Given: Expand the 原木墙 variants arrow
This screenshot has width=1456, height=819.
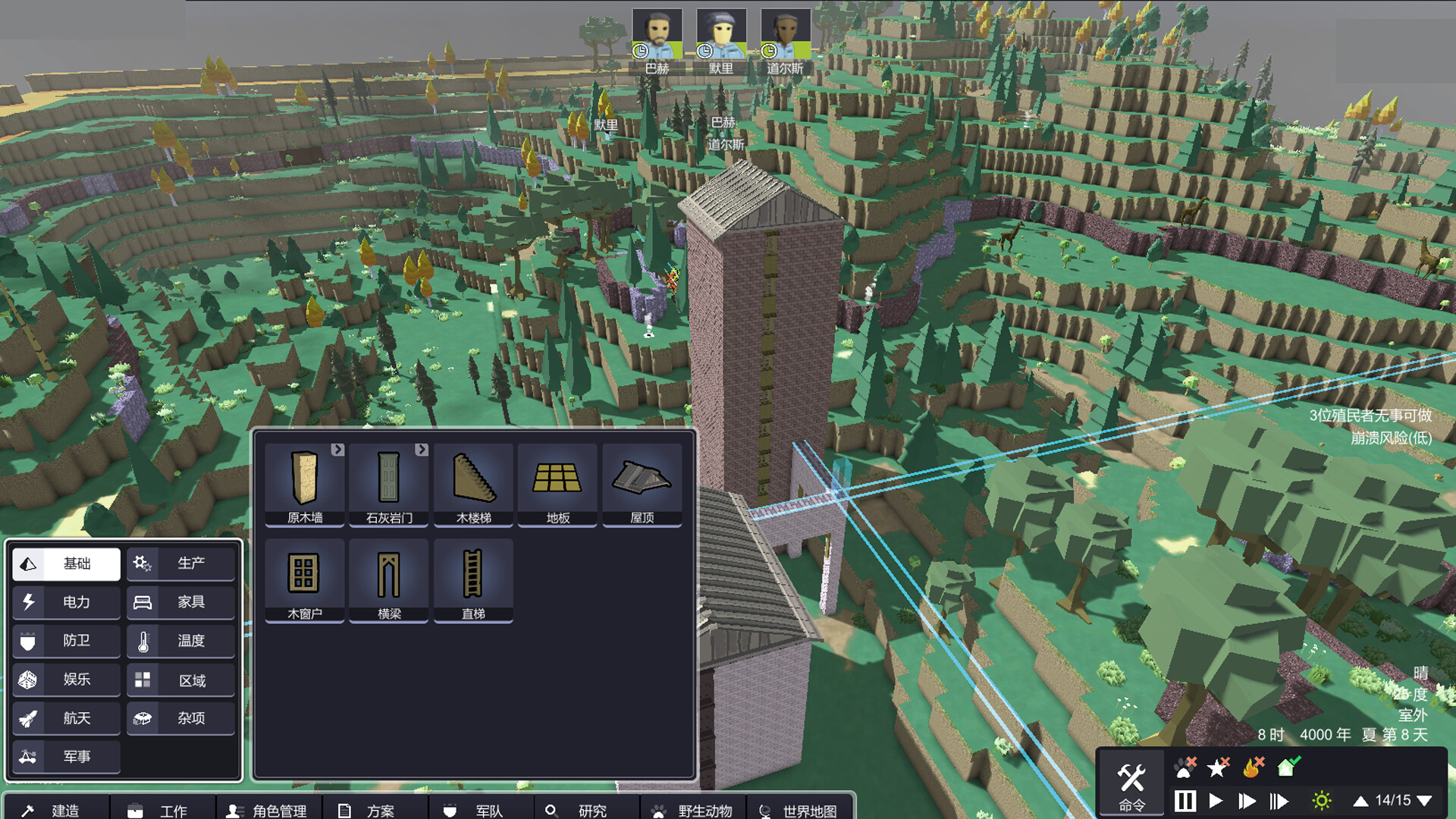Looking at the screenshot, I should click(x=337, y=449).
